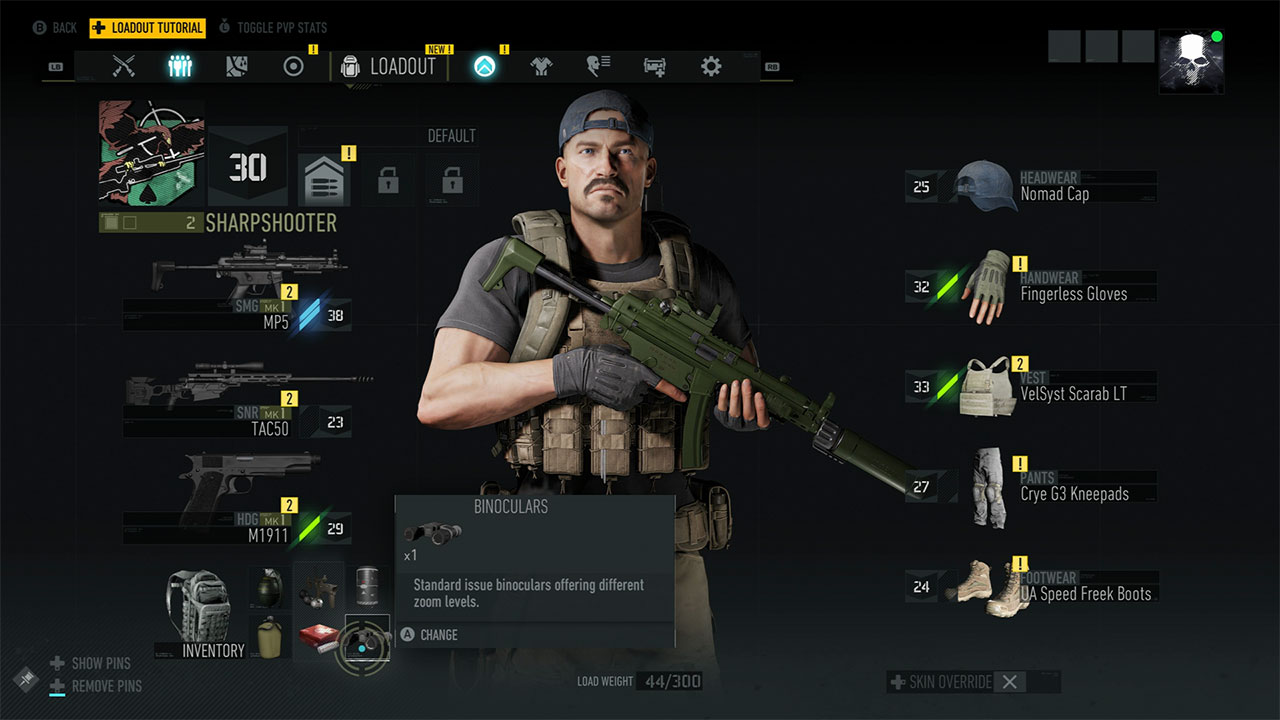The image size is (1280, 720).
Task: Open the map tab icon
Action: click(x=236, y=66)
